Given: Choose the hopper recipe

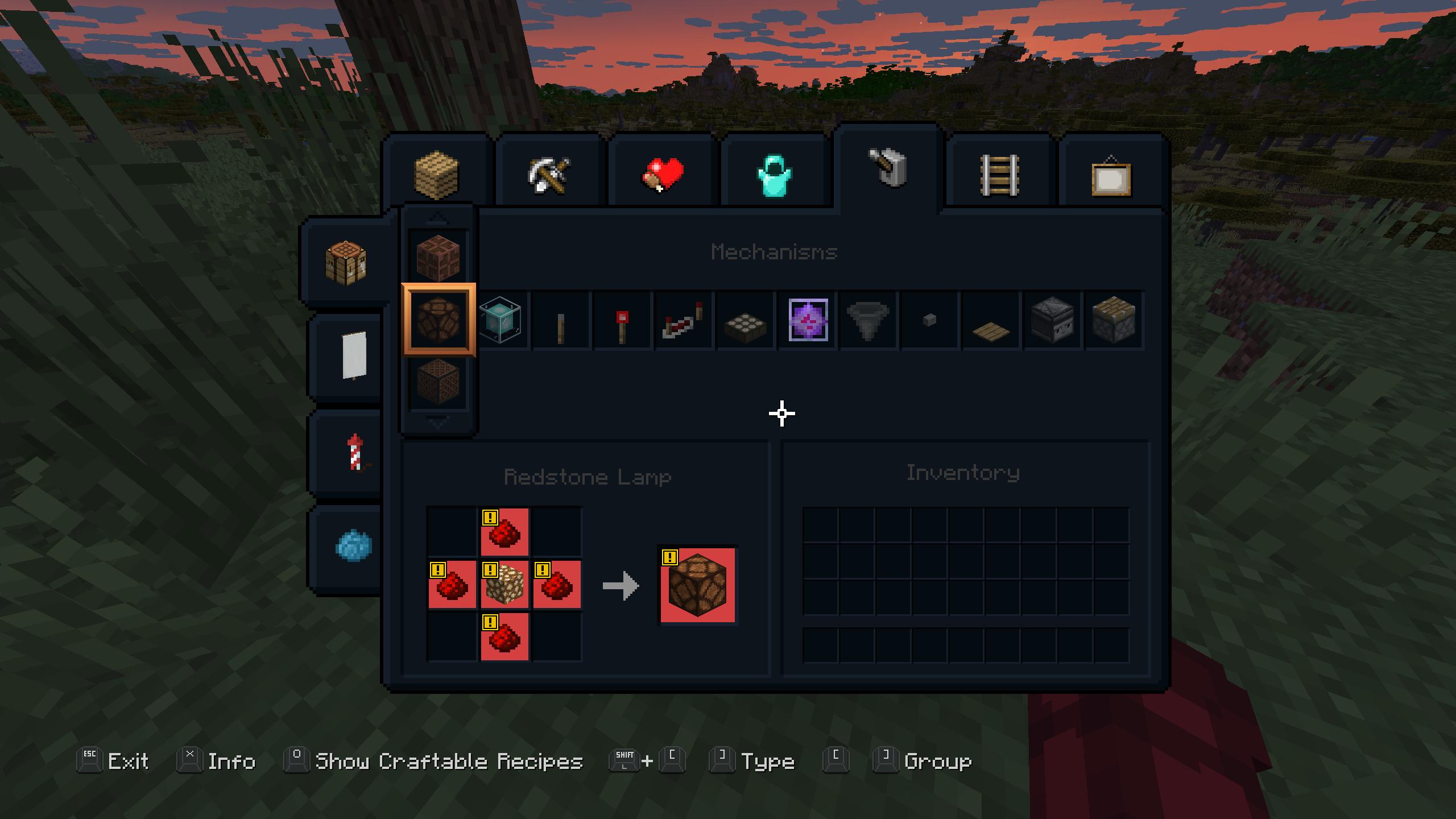Looking at the screenshot, I should point(868,321).
